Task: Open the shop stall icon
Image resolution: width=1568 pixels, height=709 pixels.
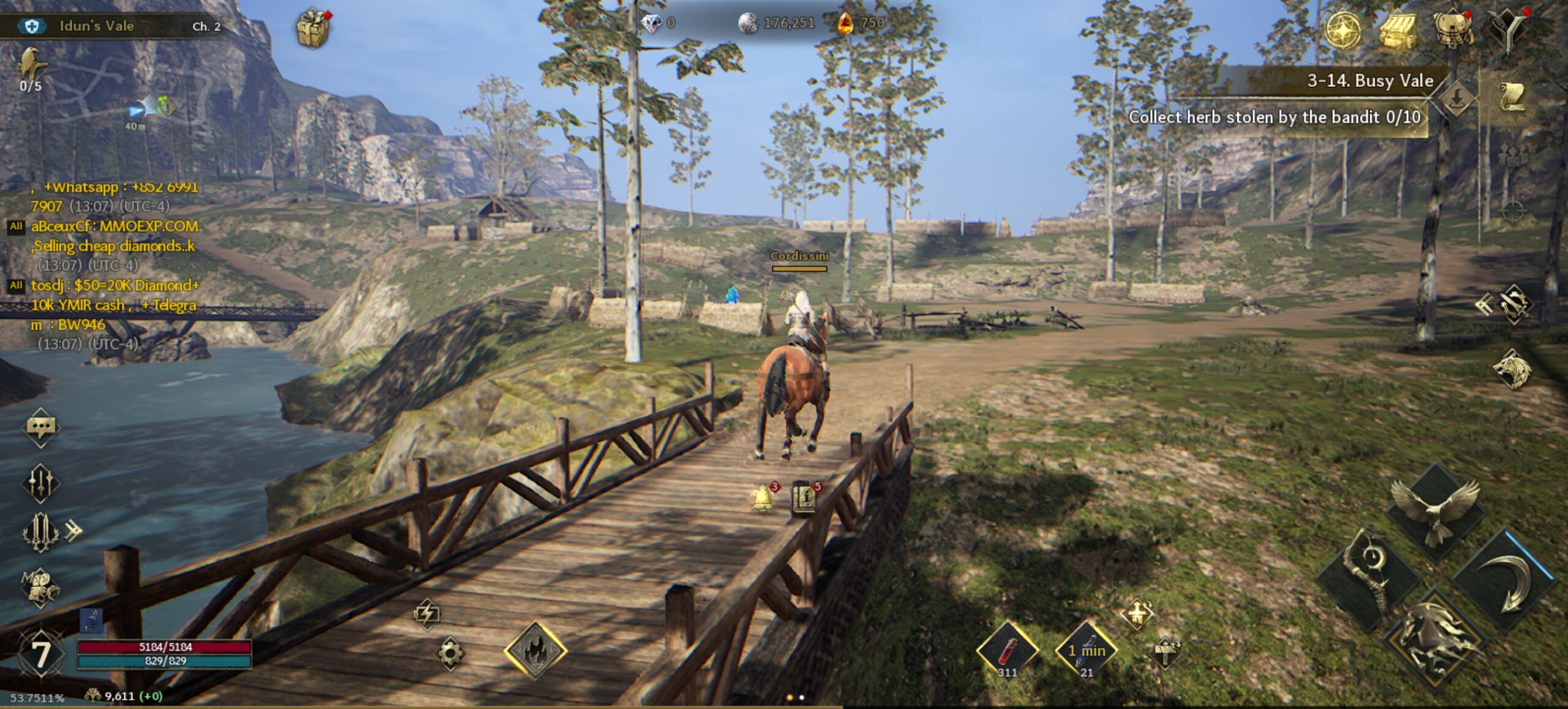Action: coord(1398,30)
